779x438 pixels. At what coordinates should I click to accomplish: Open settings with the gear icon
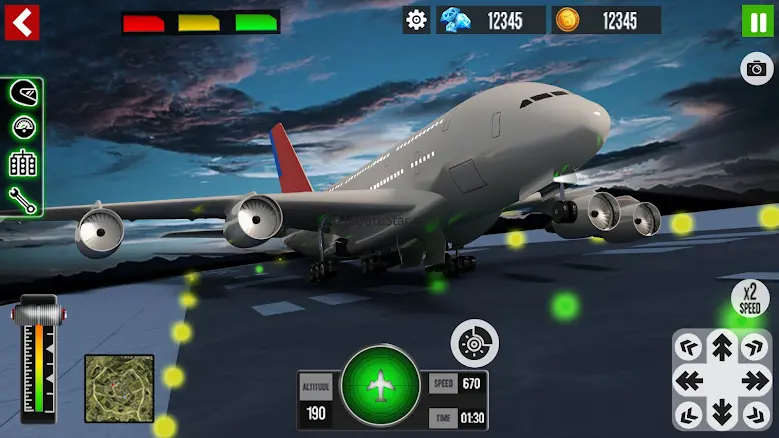pyautogui.click(x=416, y=20)
